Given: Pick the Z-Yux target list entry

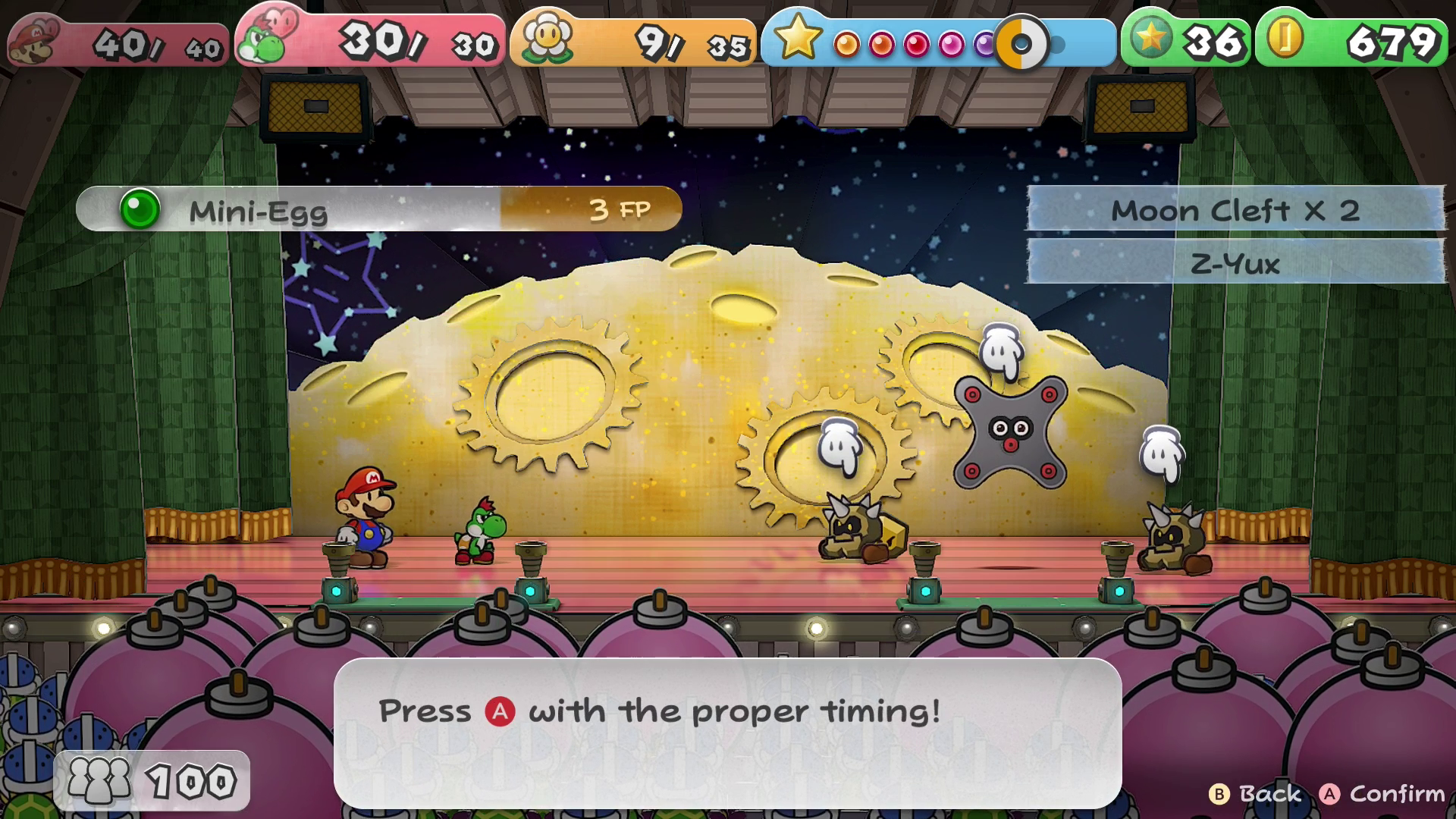Looking at the screenshot, I should click(1235, 263).
